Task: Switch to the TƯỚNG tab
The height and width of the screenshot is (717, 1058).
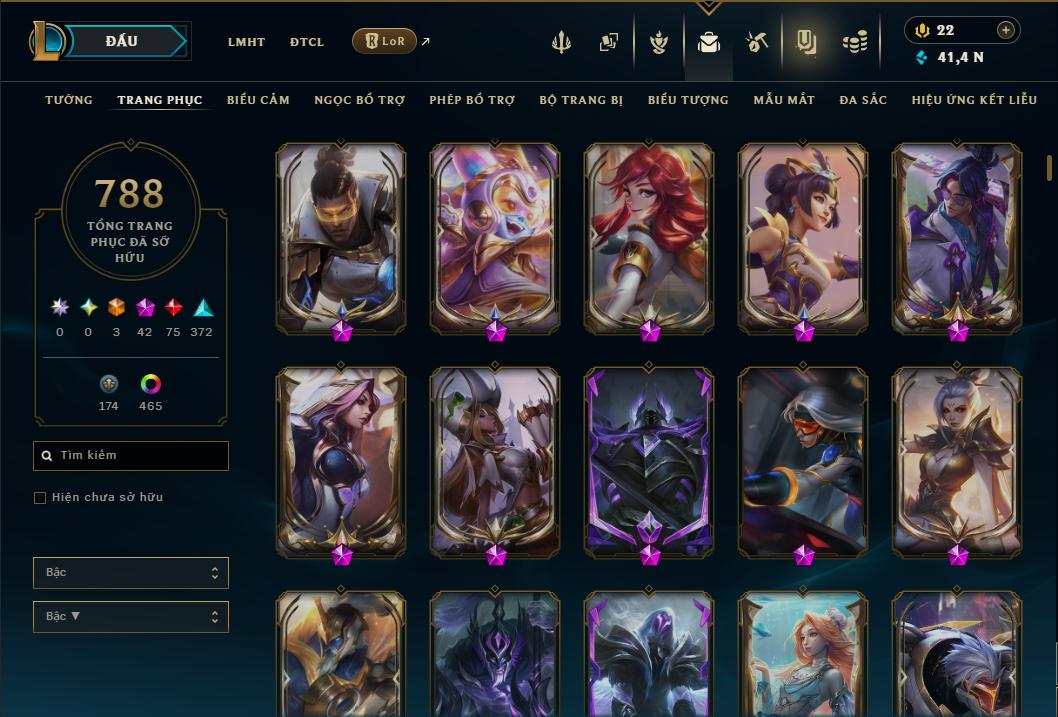Action: point(69,100)
